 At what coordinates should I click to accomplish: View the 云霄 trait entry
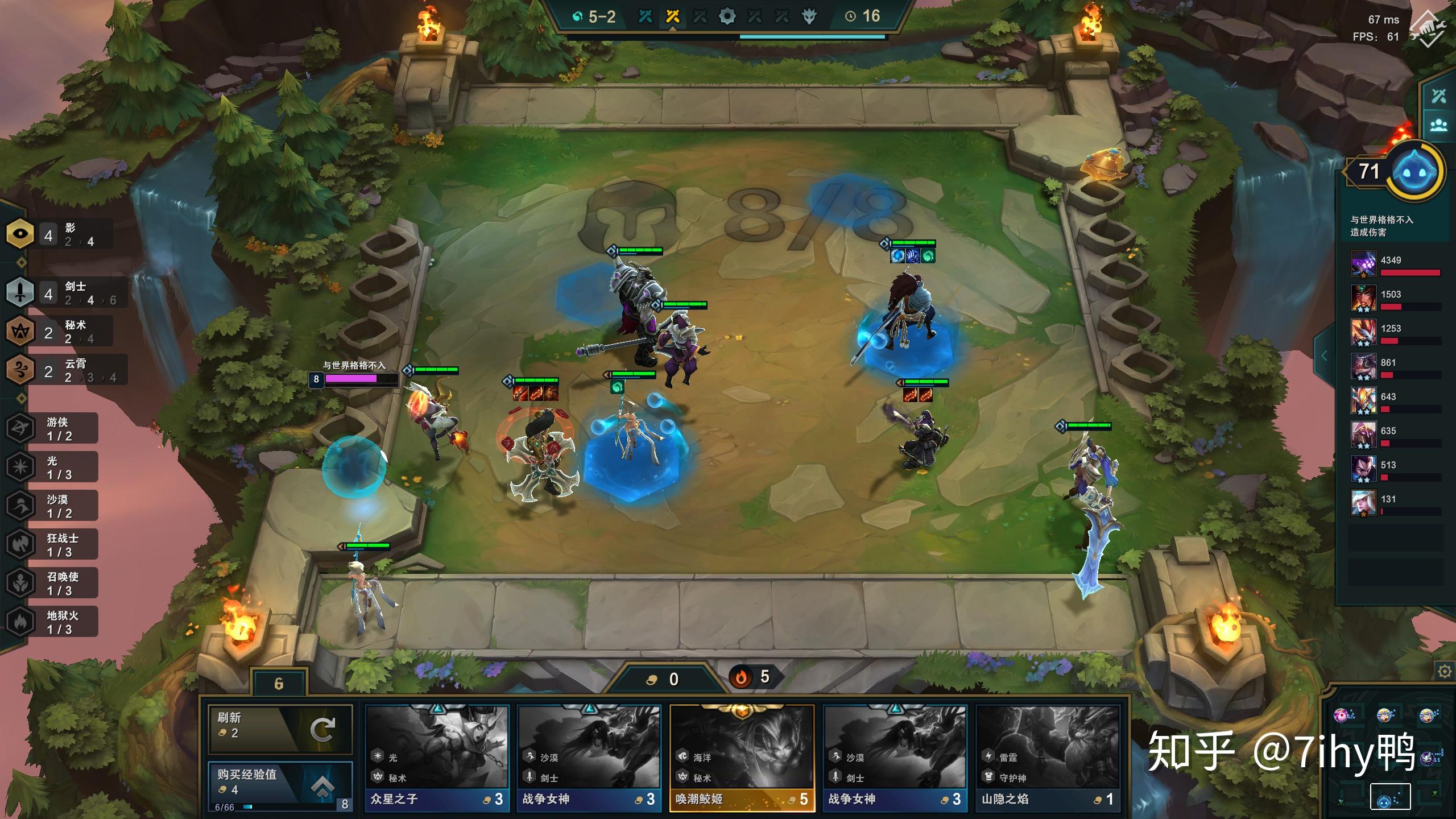click(x=65, y=370)
